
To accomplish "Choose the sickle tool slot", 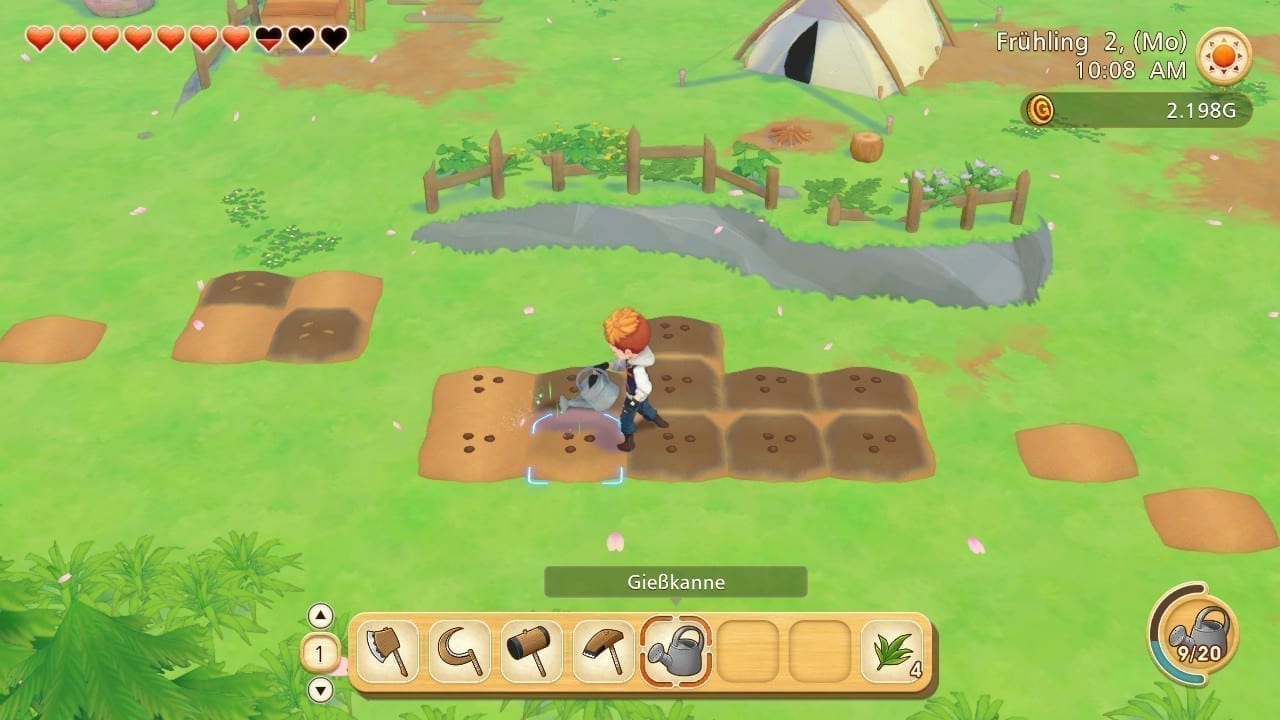I will pyautogui.click(x=460, y=652).
